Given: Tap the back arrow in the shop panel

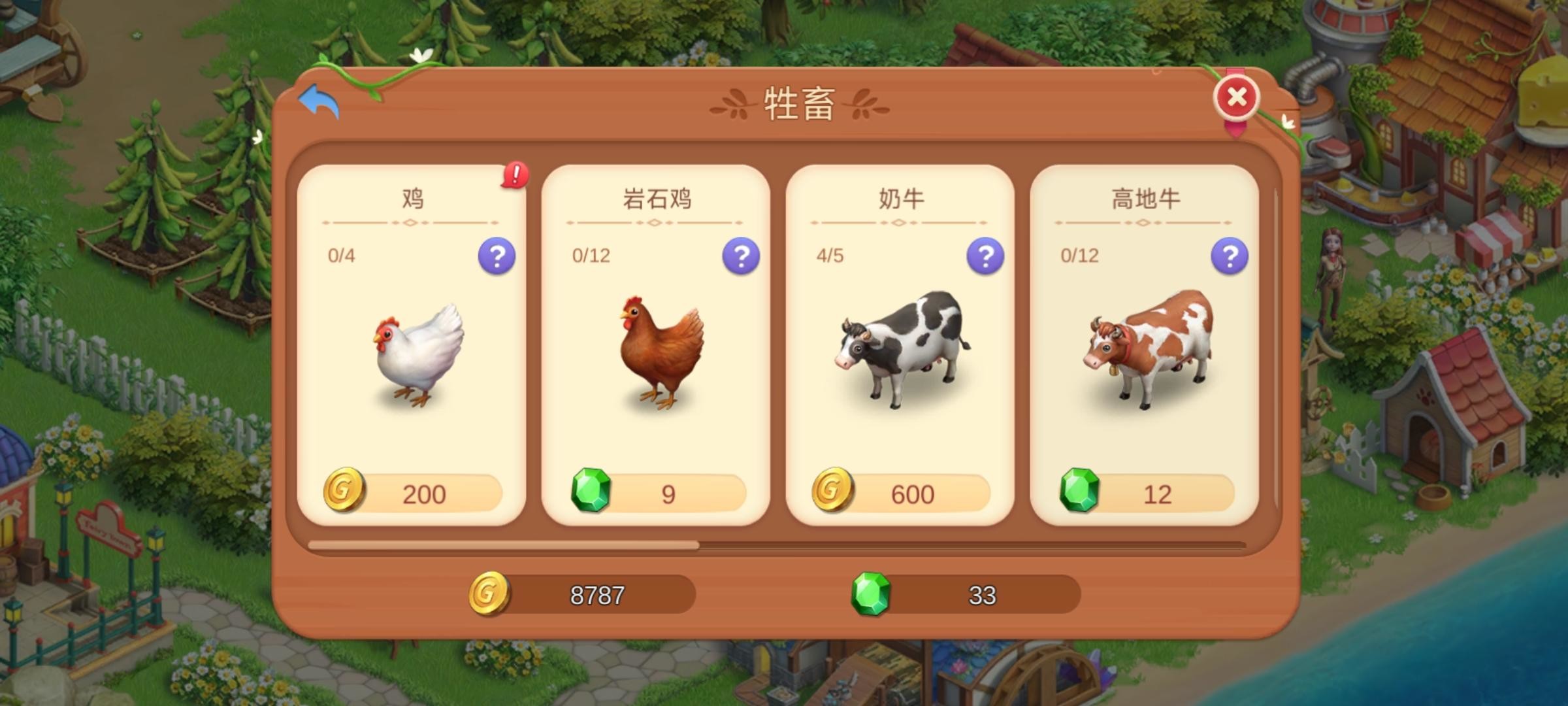Looking at the screenshot, I should coord(321,99).
